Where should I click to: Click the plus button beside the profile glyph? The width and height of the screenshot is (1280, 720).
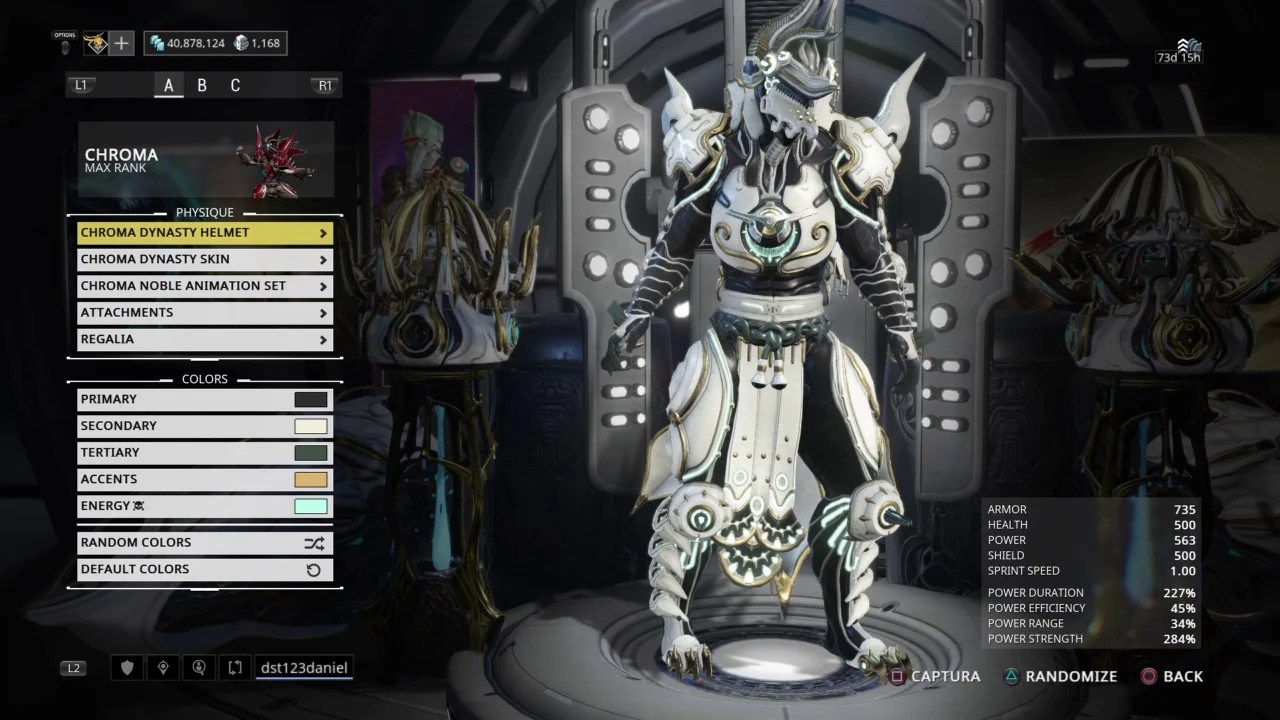click(x=121, y=43)
